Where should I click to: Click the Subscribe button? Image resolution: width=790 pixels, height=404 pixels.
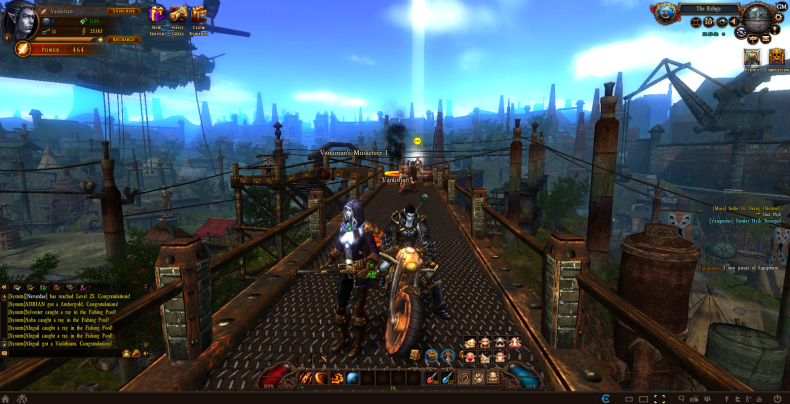123,11
